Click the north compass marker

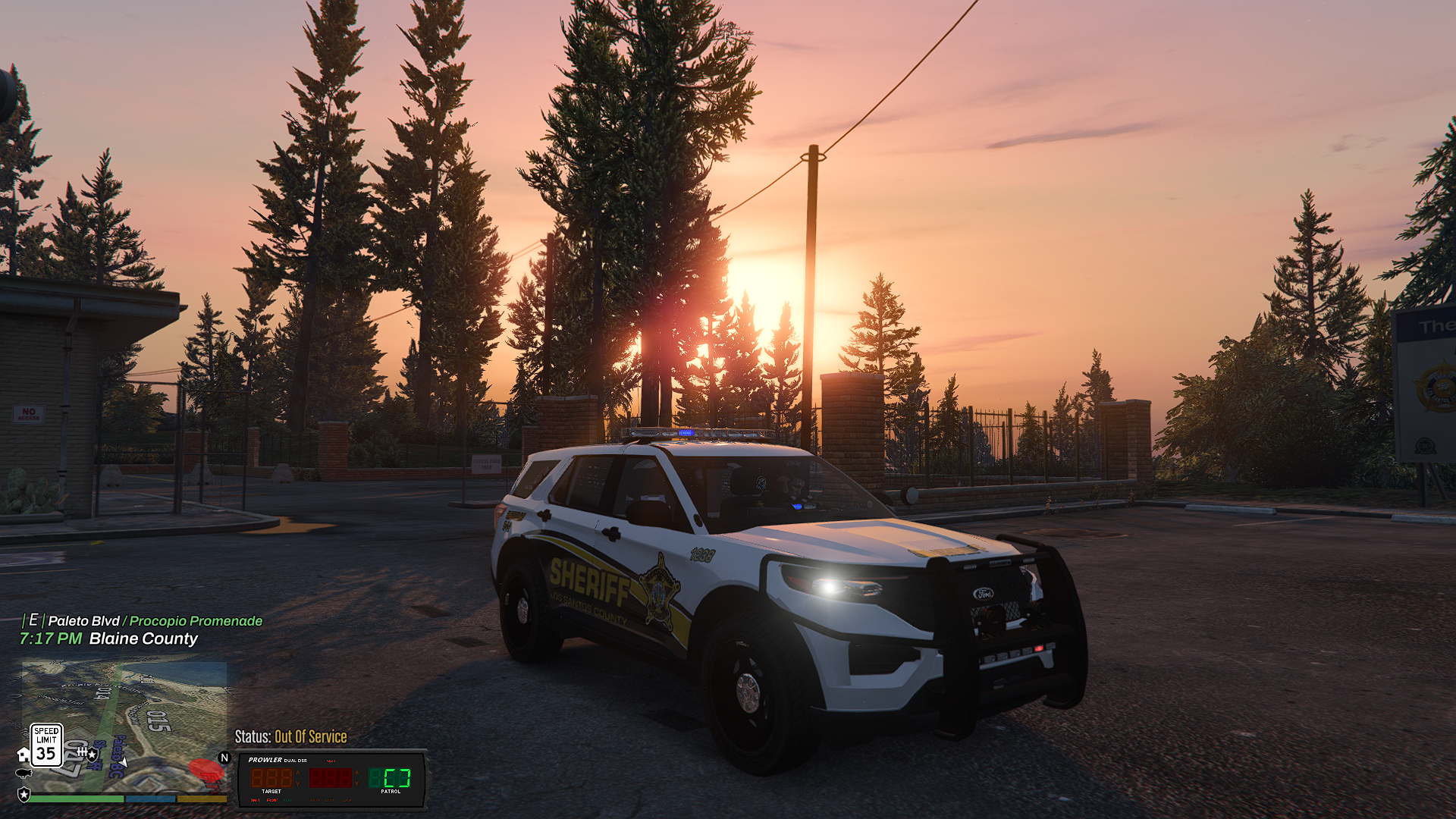point(224,758)
